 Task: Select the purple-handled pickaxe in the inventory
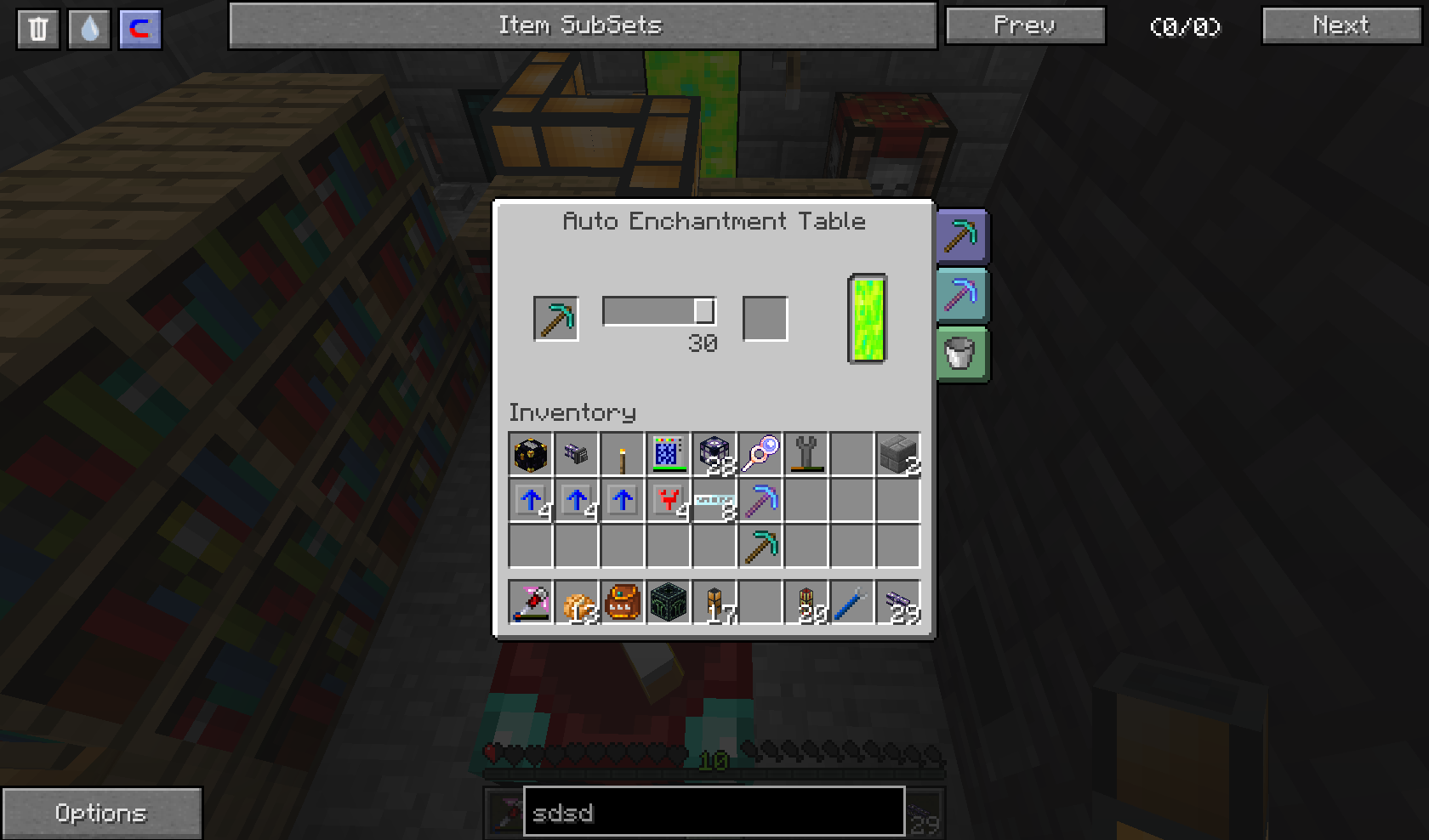[760, 501]
